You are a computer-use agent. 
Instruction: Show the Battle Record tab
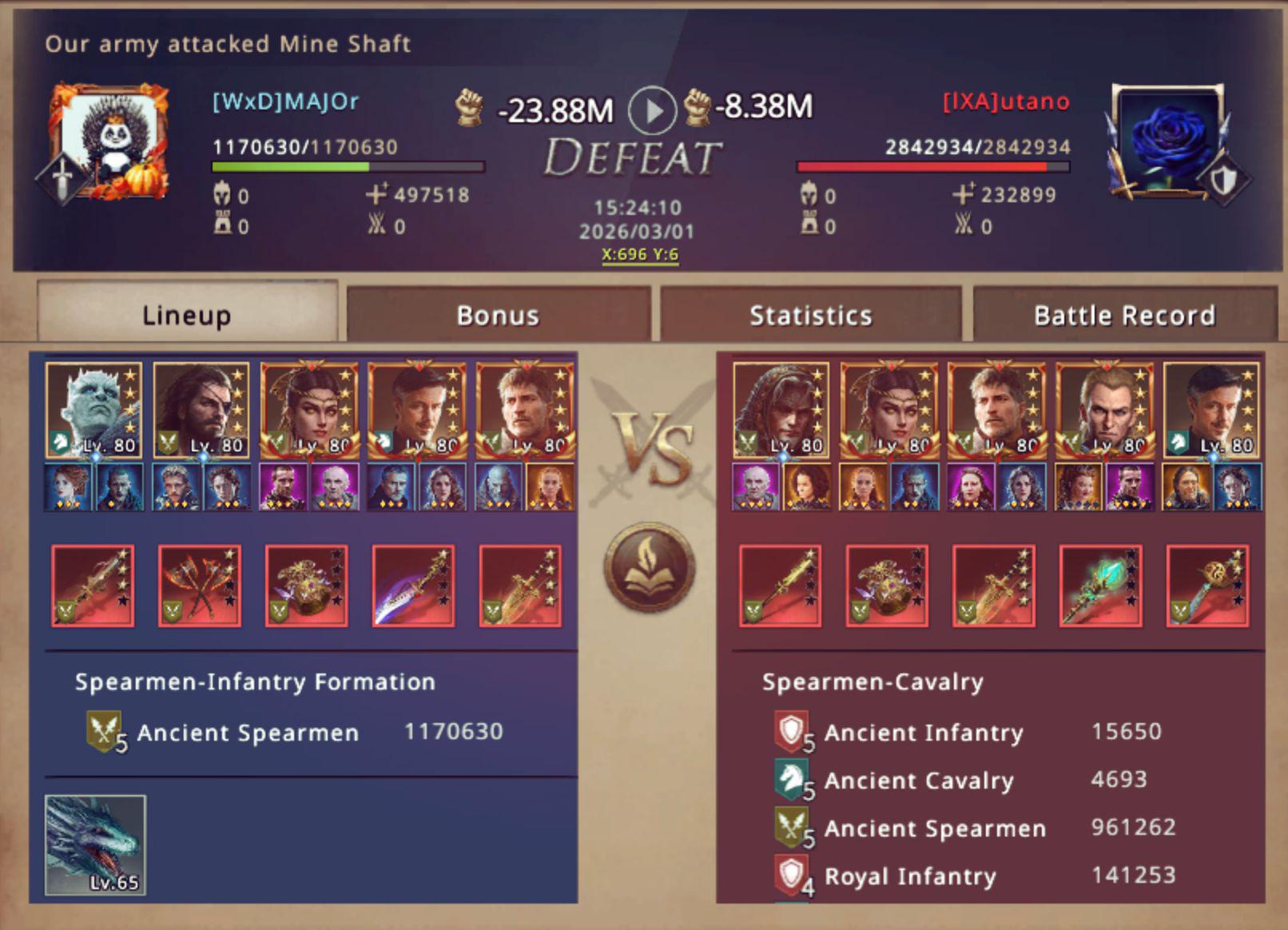(1124, 315)
